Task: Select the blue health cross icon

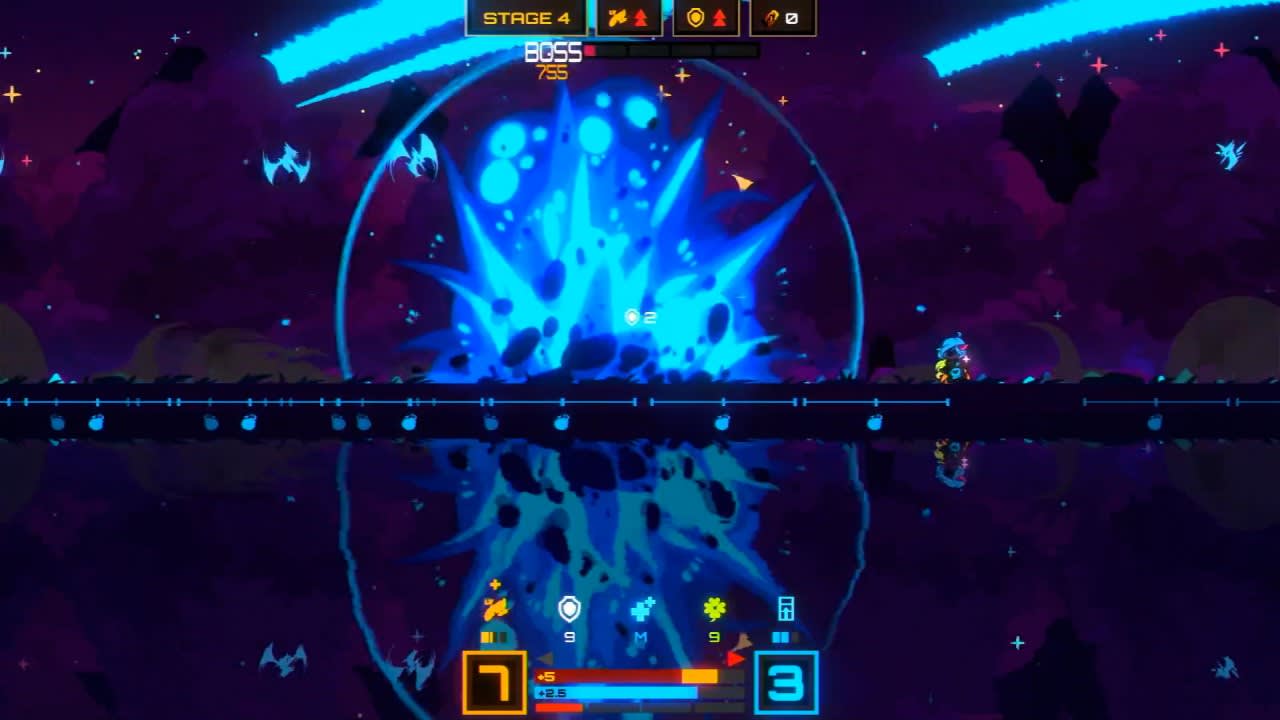Action: (x=641, y=610)
